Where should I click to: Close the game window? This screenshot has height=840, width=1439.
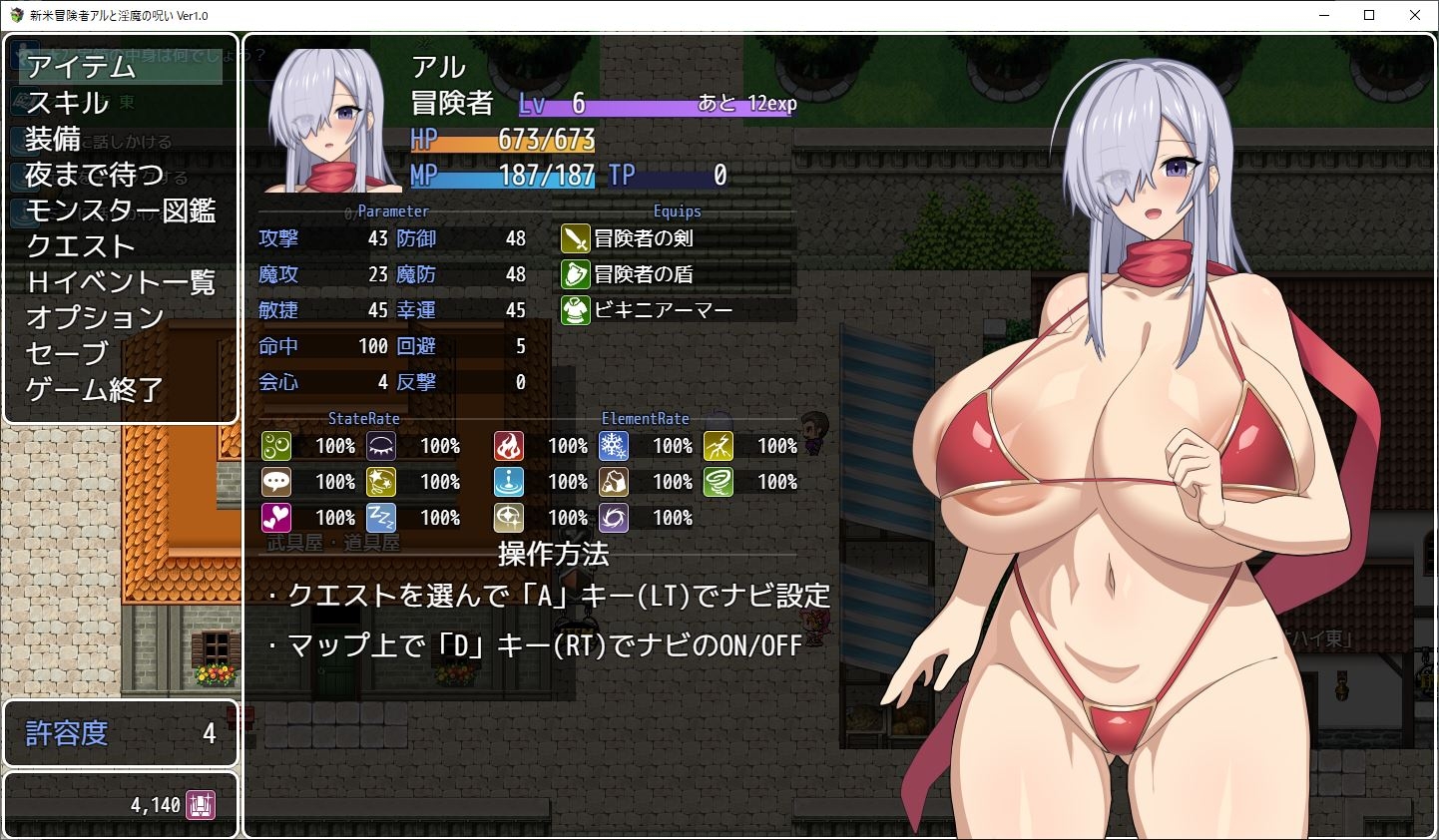(x=1415, y=15)
